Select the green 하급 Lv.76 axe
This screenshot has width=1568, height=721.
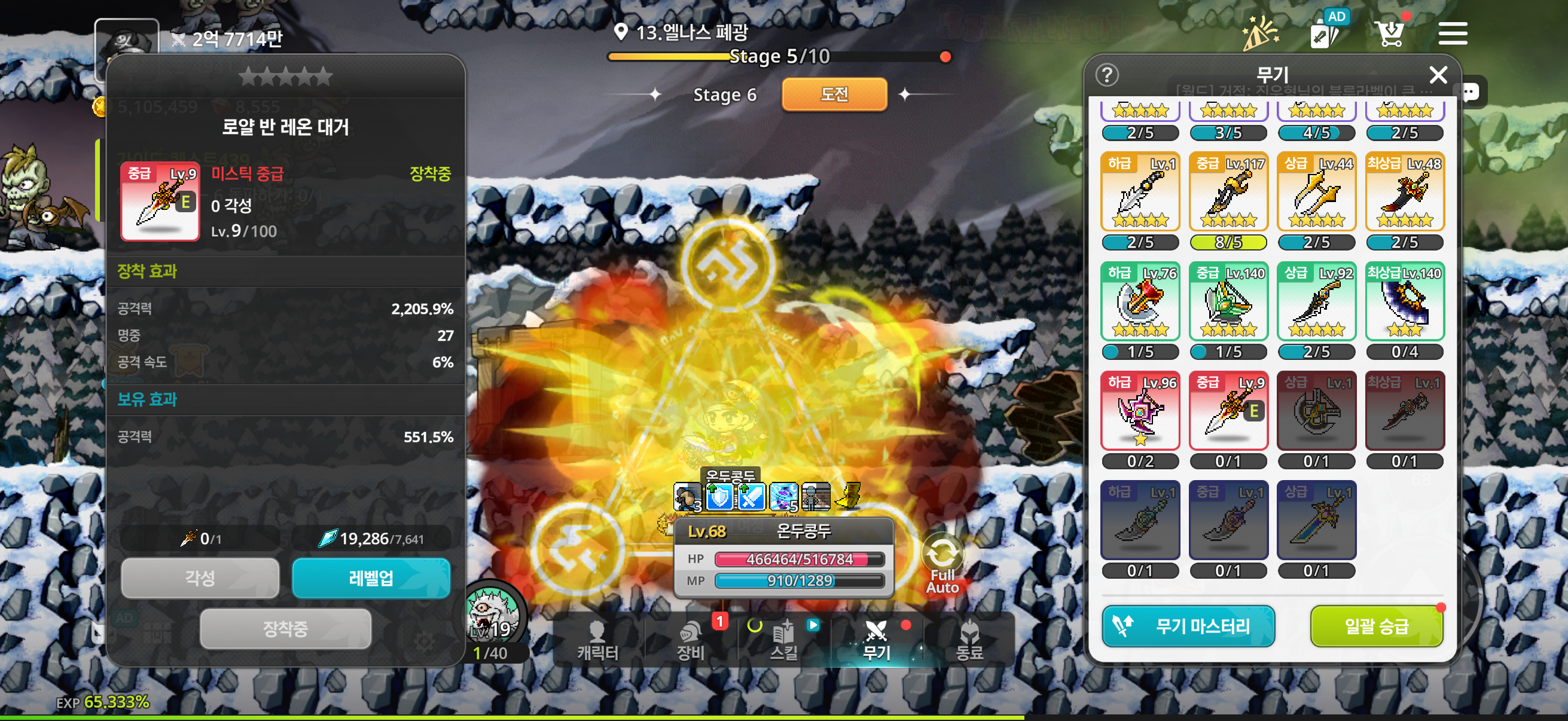click(x=1140, y=301)
